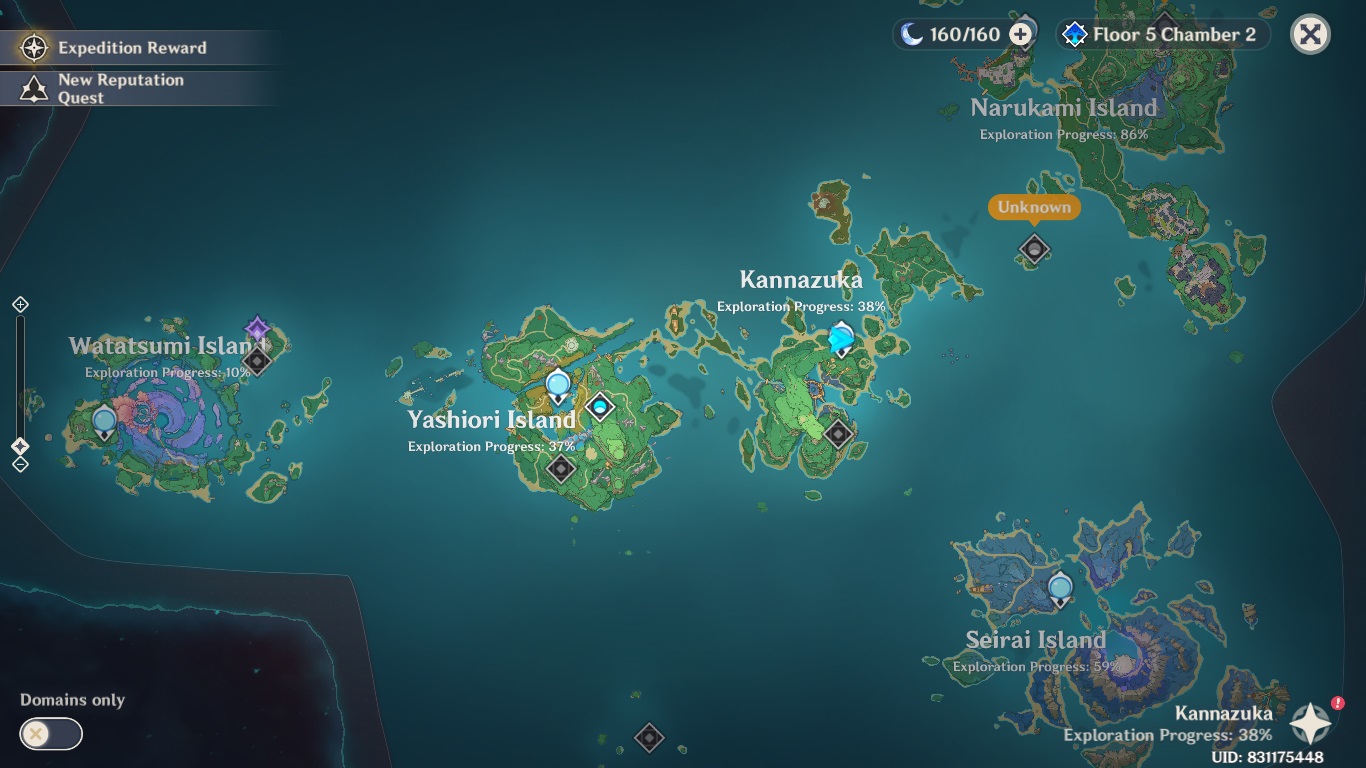This screenshot has width=1366, height=768.
Task: Add Original Resin with the plus button
Action: point(1021,35)
